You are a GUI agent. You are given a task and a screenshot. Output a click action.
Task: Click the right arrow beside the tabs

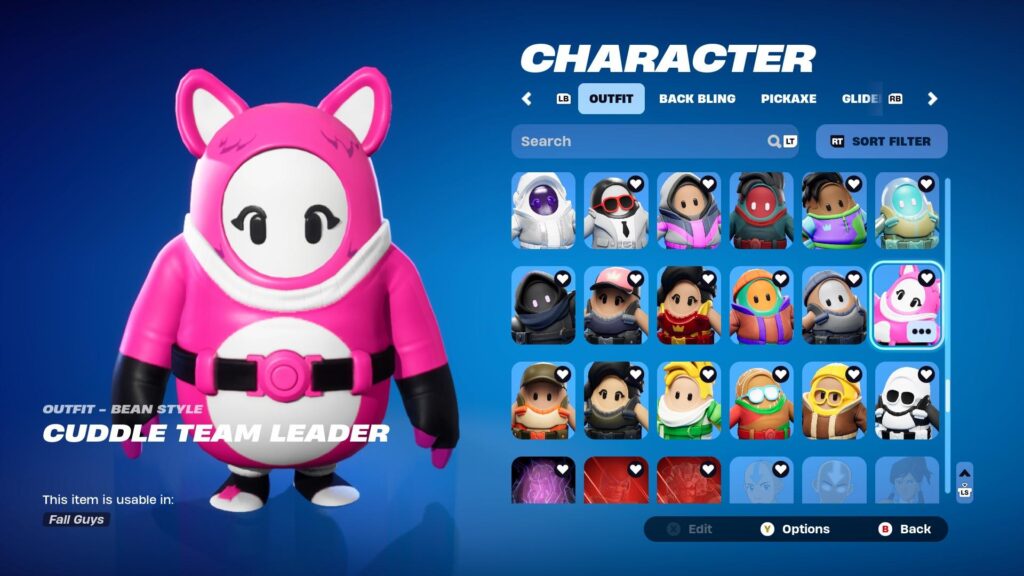pyautogui.click(x=932, y=99)
